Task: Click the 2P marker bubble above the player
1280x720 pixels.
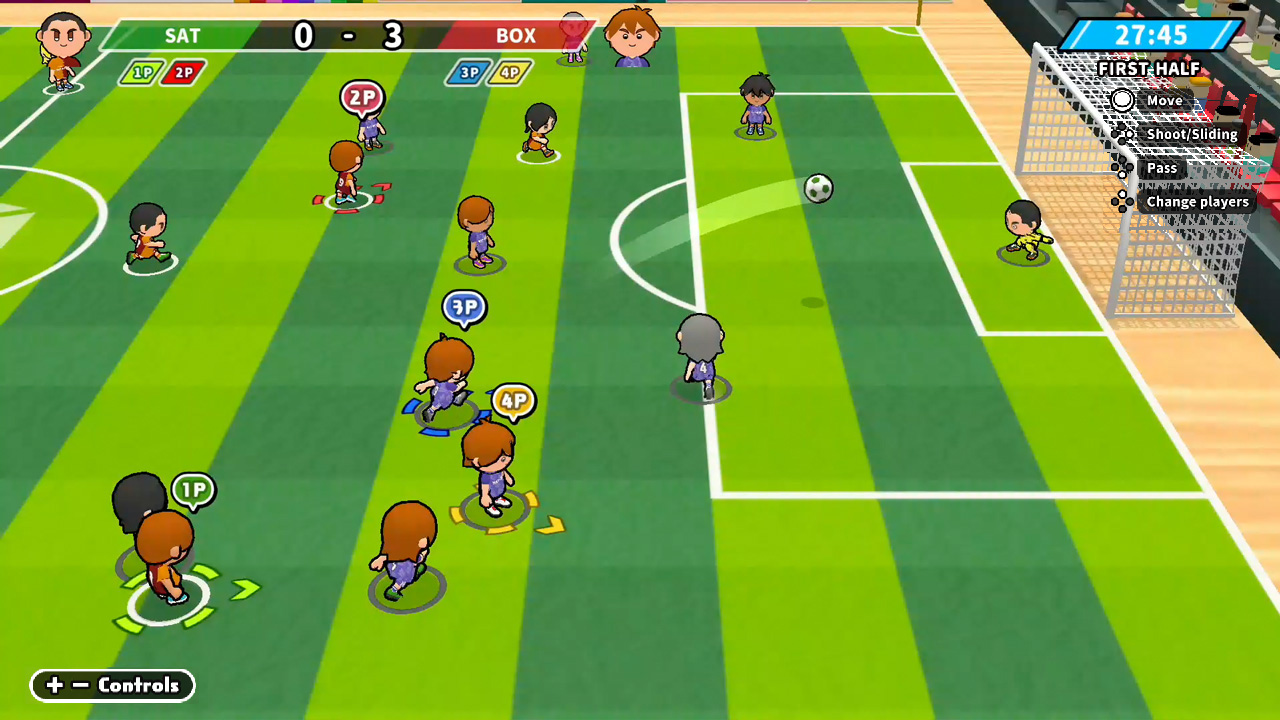Action: [363, 97]
